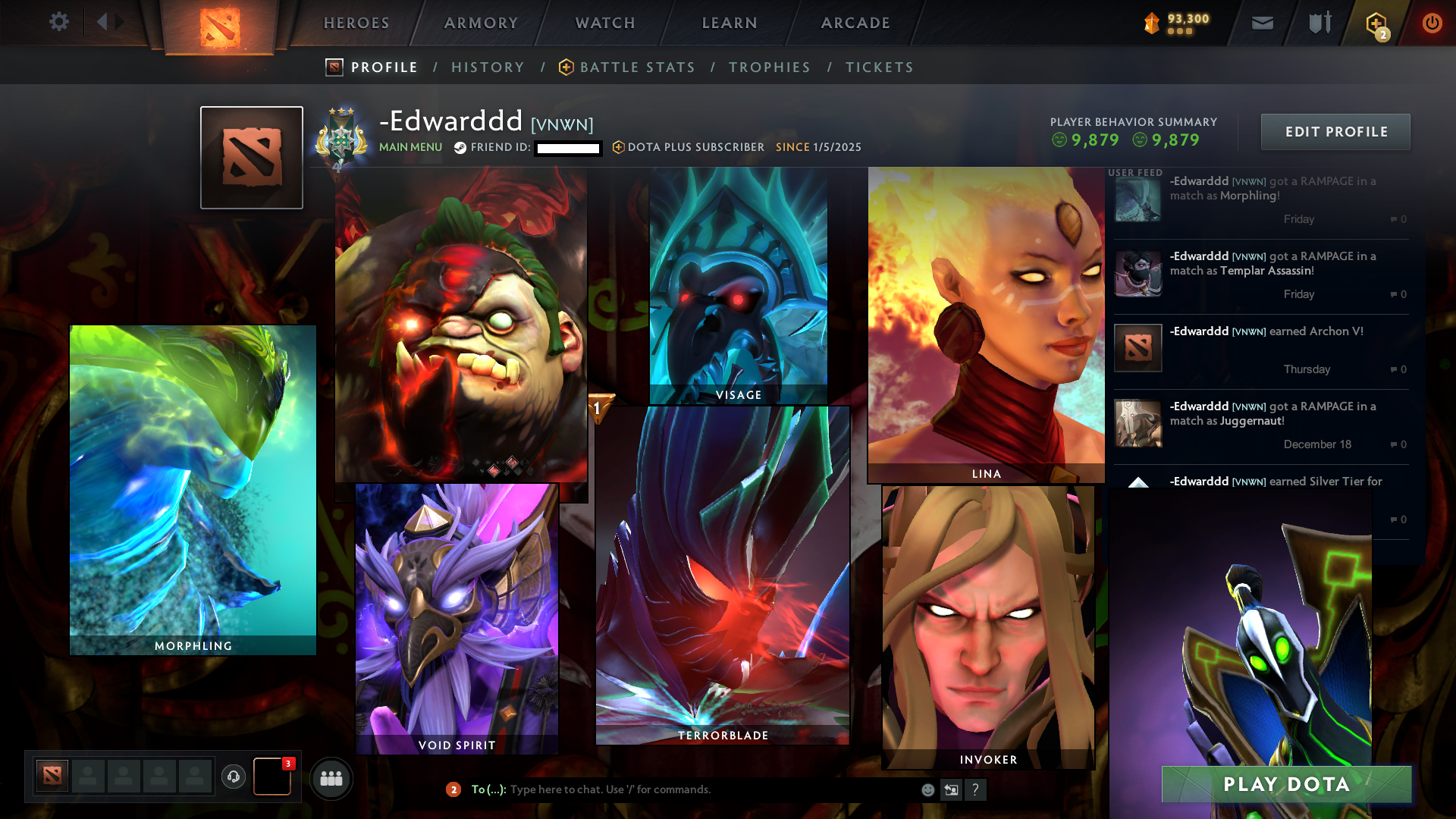Image resolution: width=1456 pixels, height=819 pixels.
Task: Open the inbox envelope icon
Action: 1262,23
